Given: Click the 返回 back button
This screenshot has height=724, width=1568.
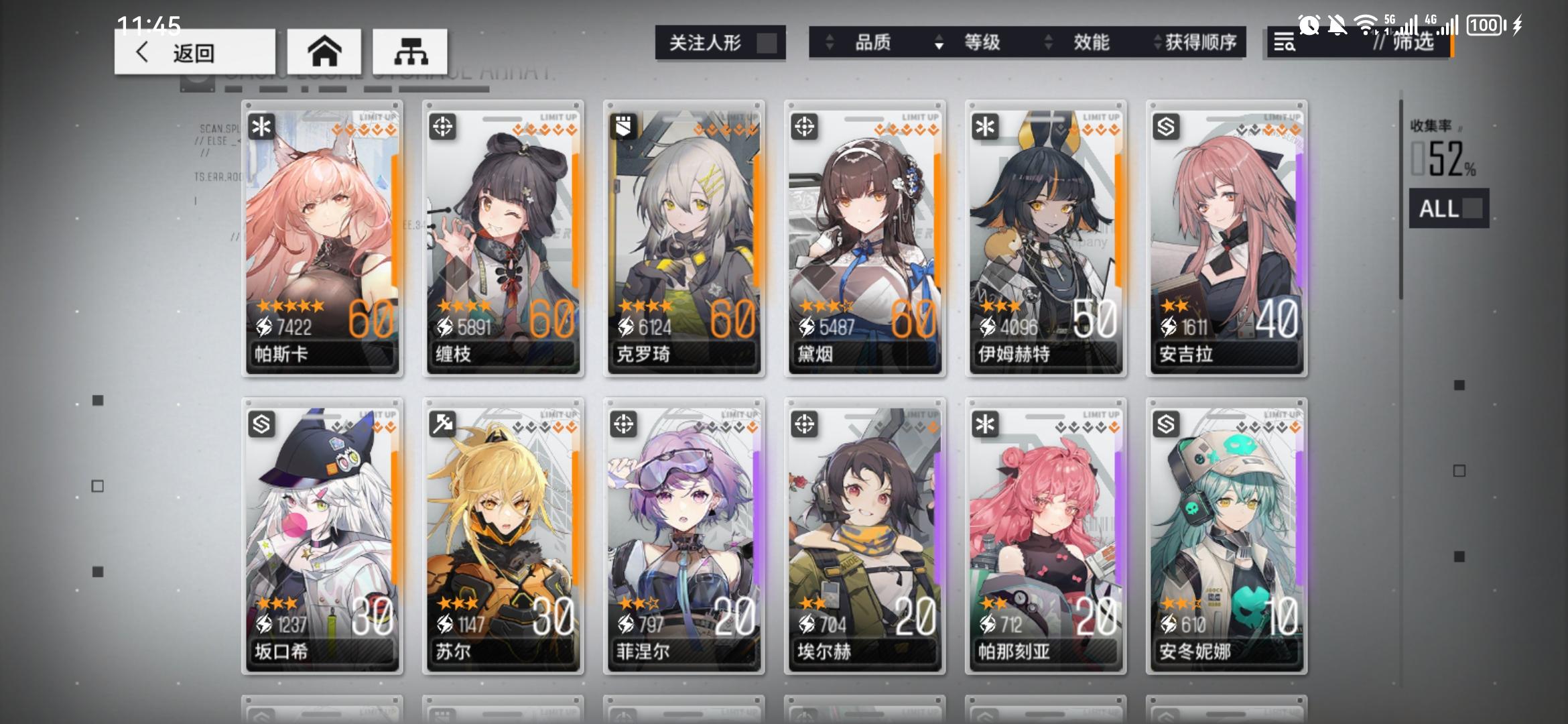Looking at the screenshot, I should pos(194,54).
